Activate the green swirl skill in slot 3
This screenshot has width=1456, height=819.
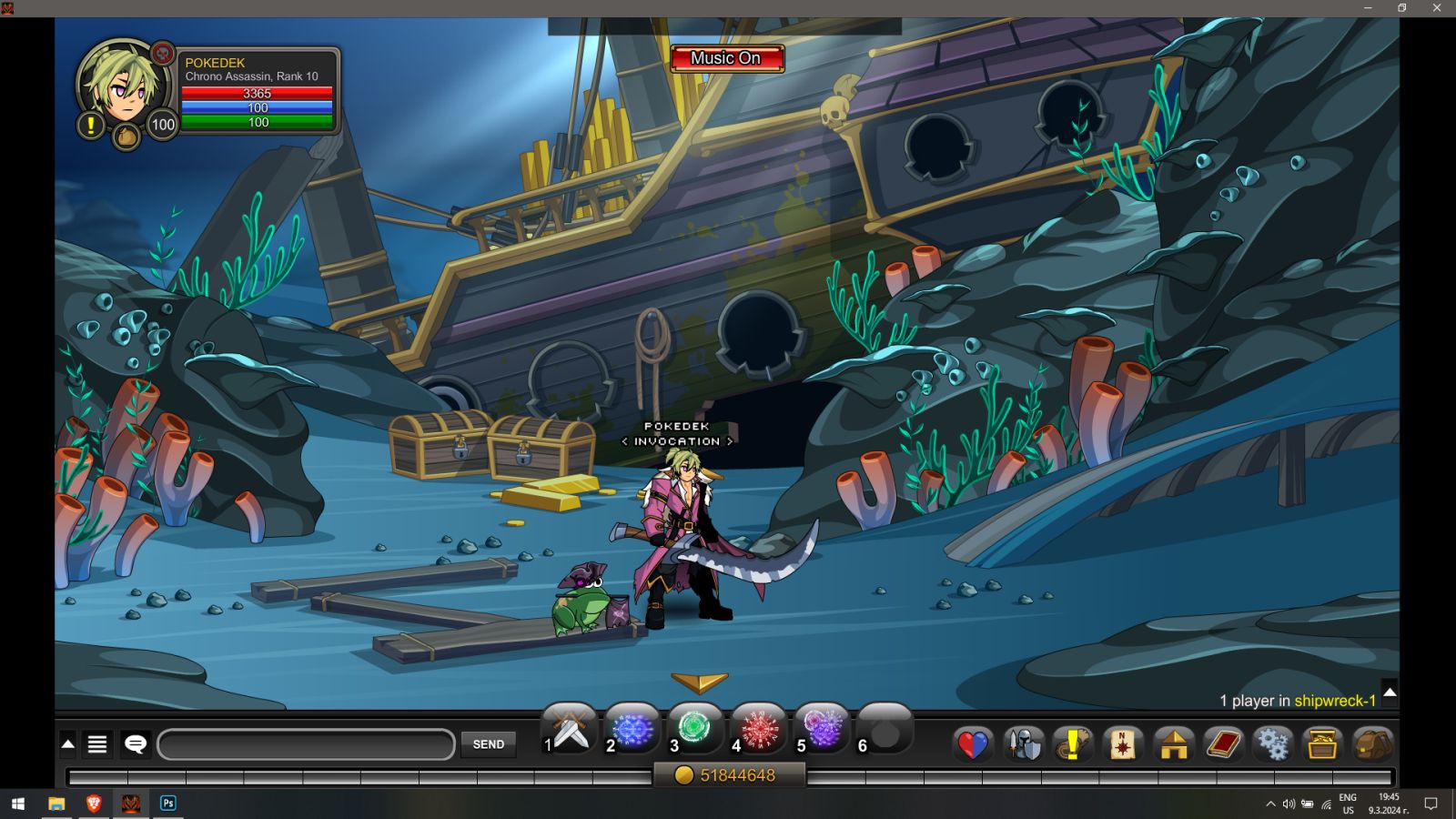[696, 730]
